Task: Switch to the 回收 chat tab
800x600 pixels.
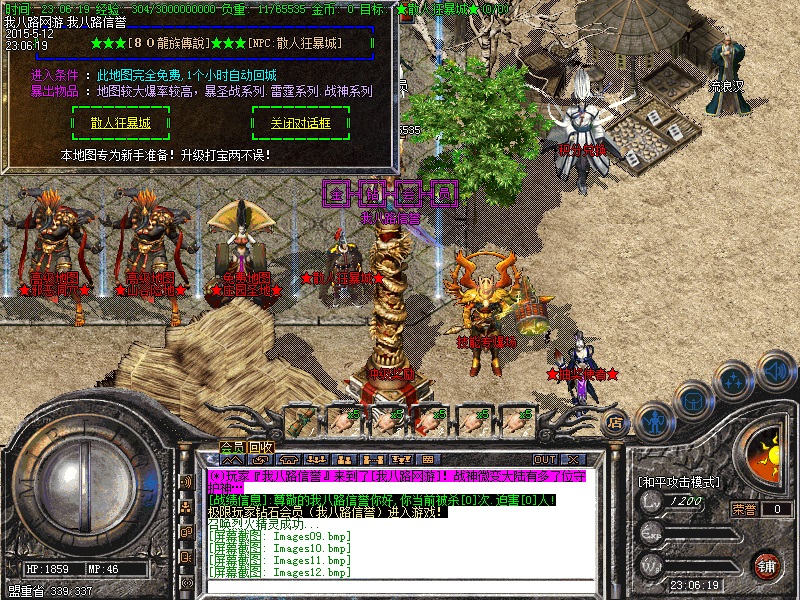Action: [x=261, y=447]
